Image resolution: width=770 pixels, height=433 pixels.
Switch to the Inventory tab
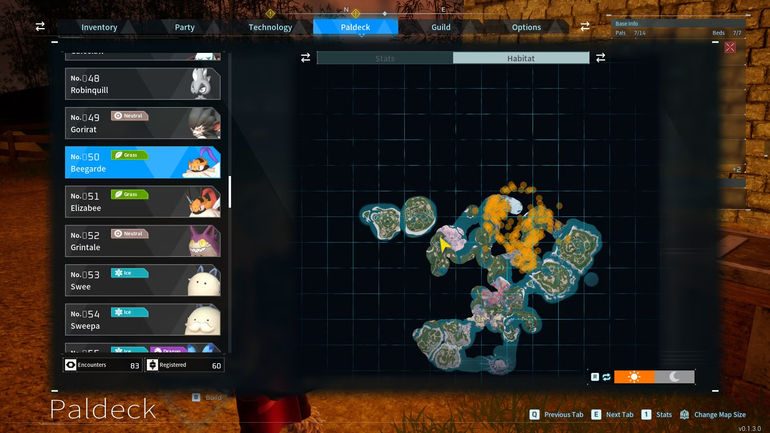(x=99, y=27)
